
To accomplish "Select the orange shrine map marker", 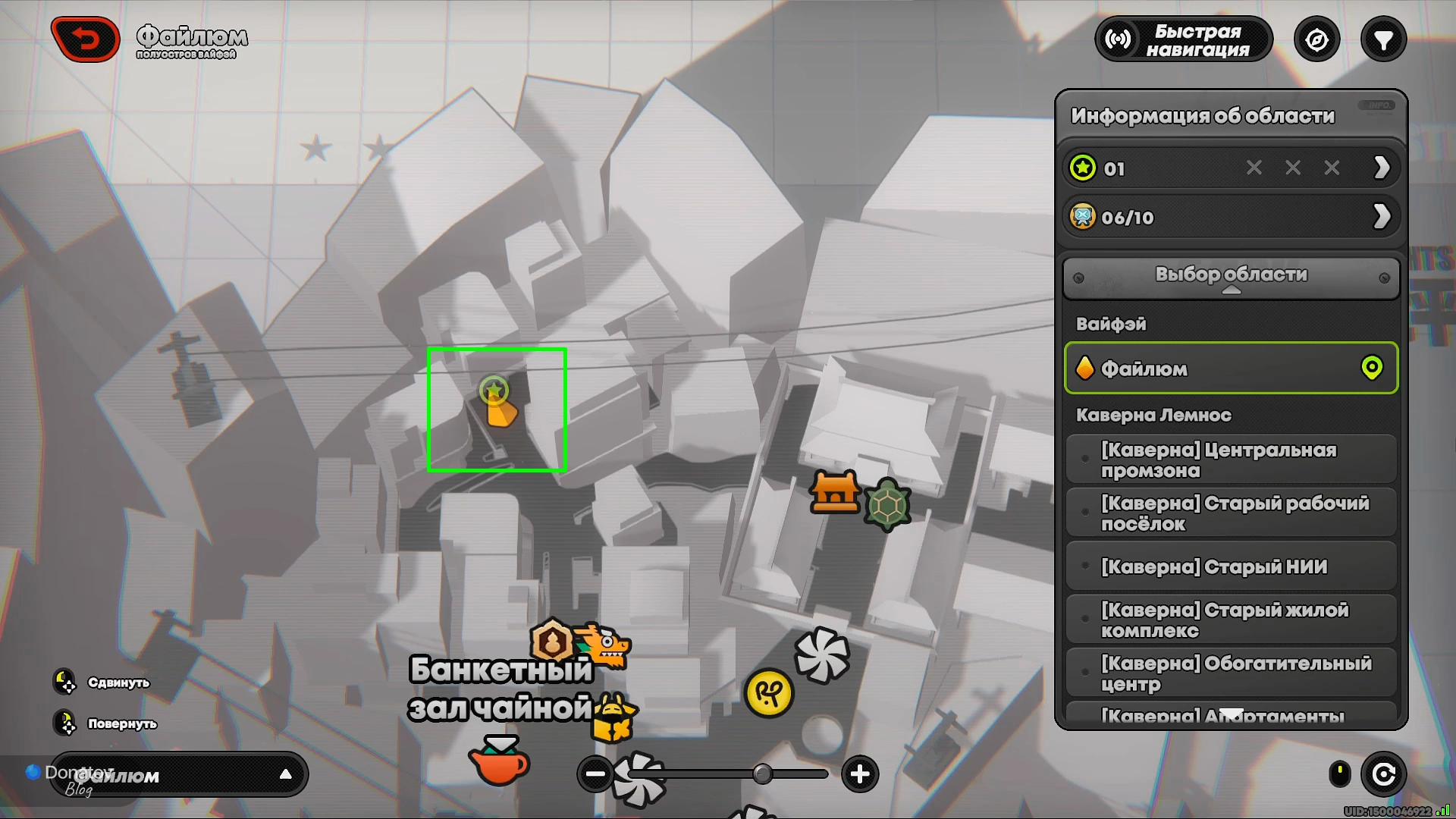I will click(835, 492).
